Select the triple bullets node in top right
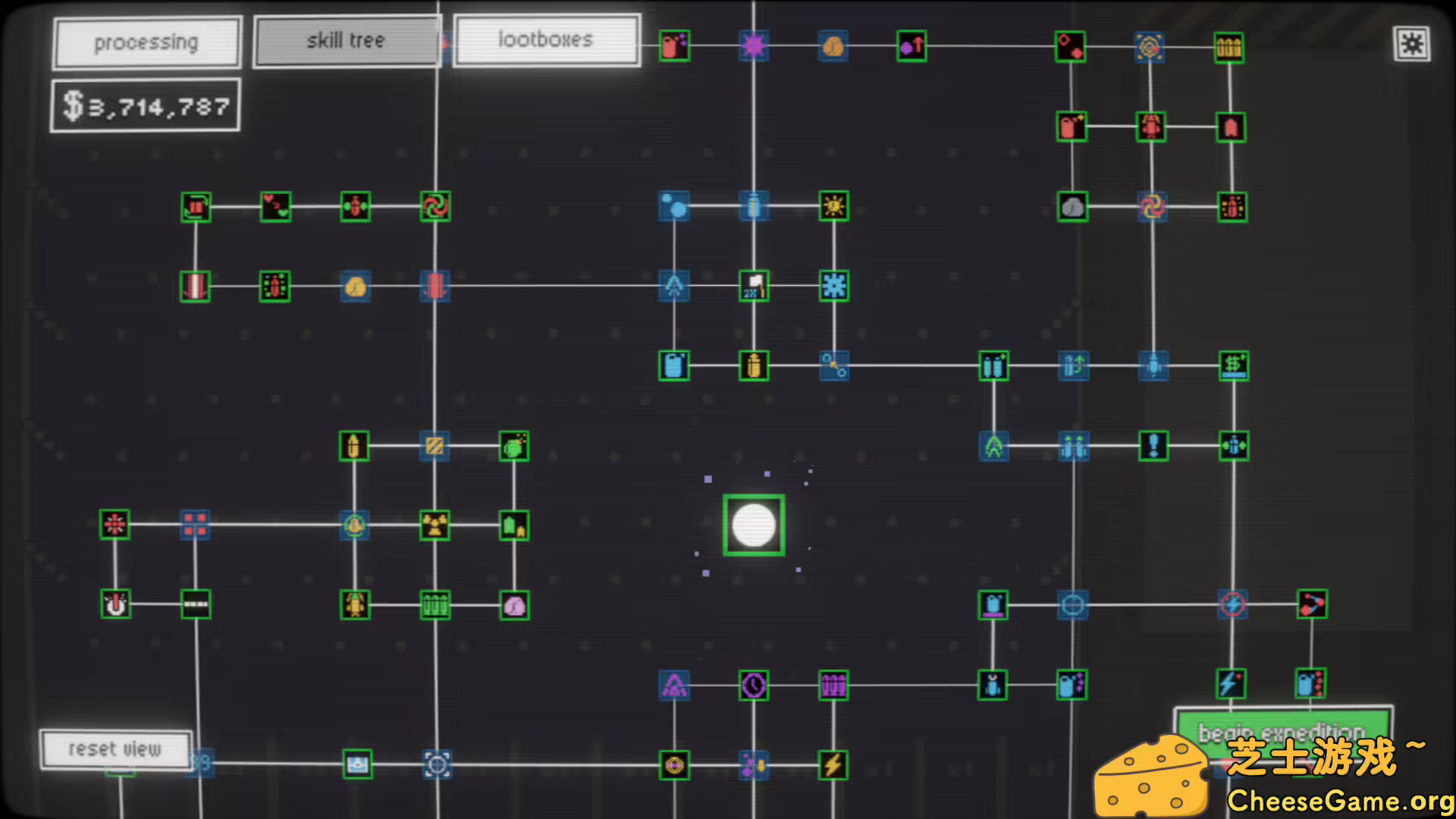This screenshot has width=1456, height=819. click(1230, 45)
